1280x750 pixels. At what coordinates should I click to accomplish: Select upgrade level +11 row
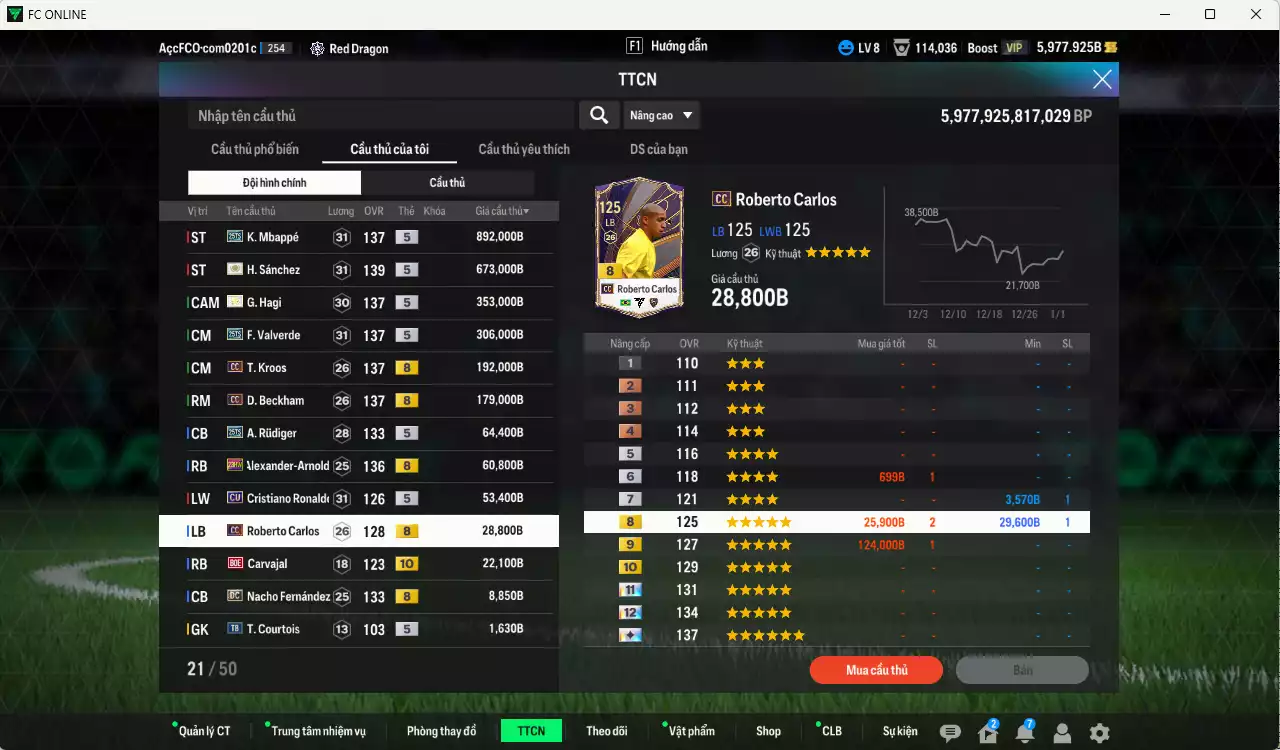pyautogui.click(x=835, y=589)
